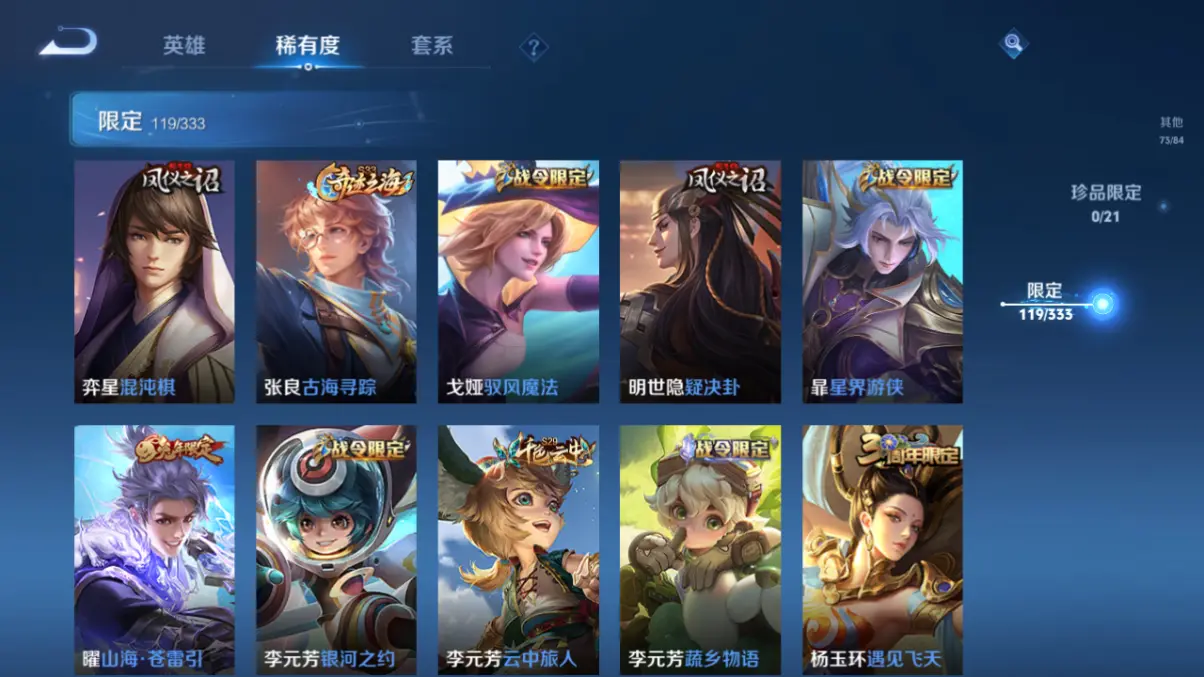Select 明世隐 疑决卦 skin card
Viewport: 1204px width, 677px height.
700,281
